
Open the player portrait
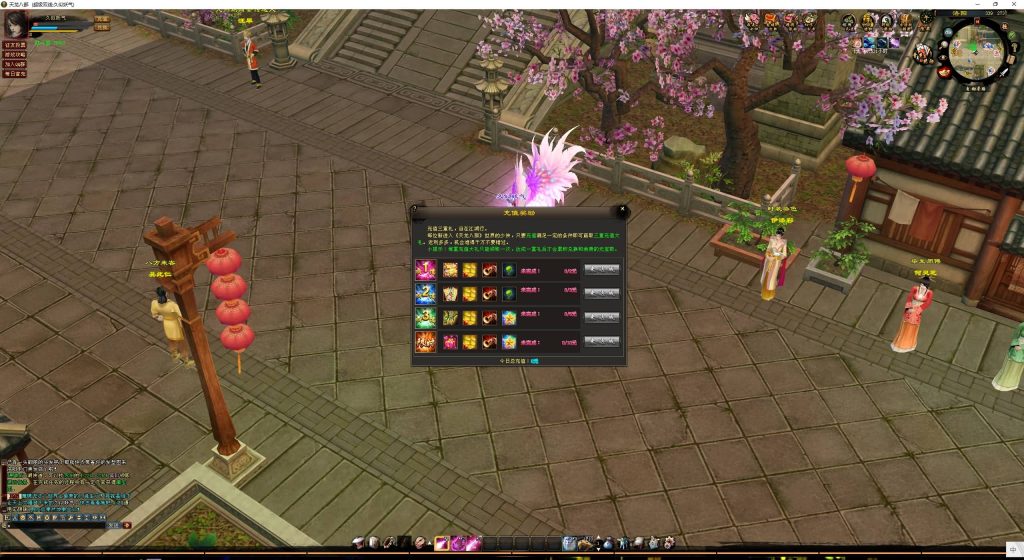click(x=16, y=25)
